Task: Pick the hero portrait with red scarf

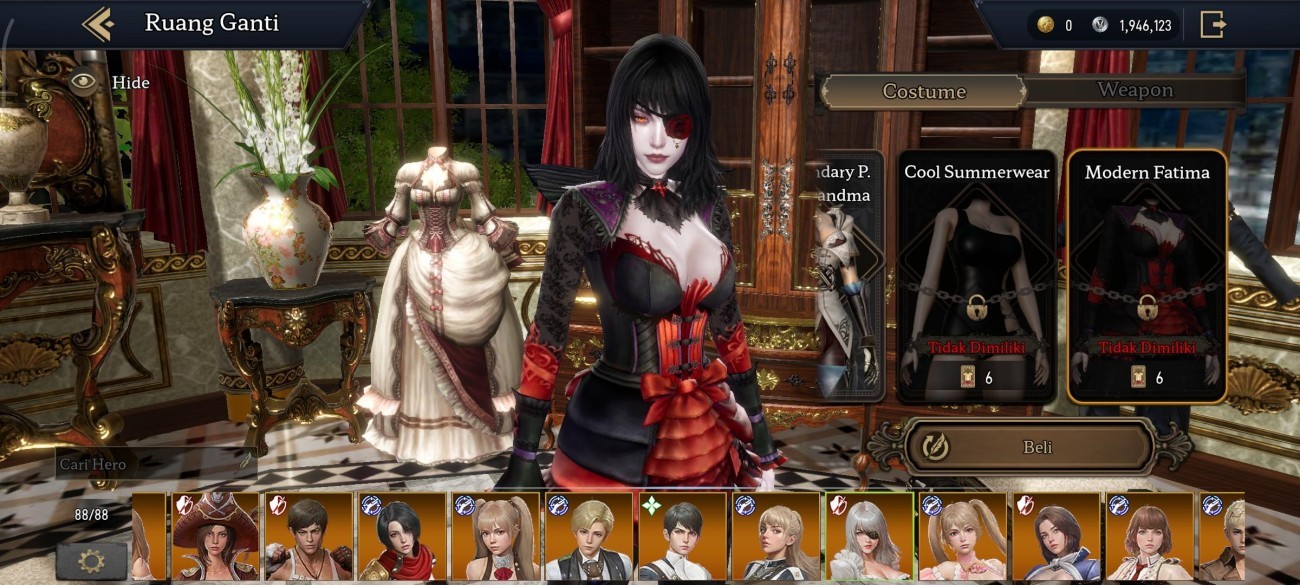Action: pyautogui.click(x=401, y=536)
